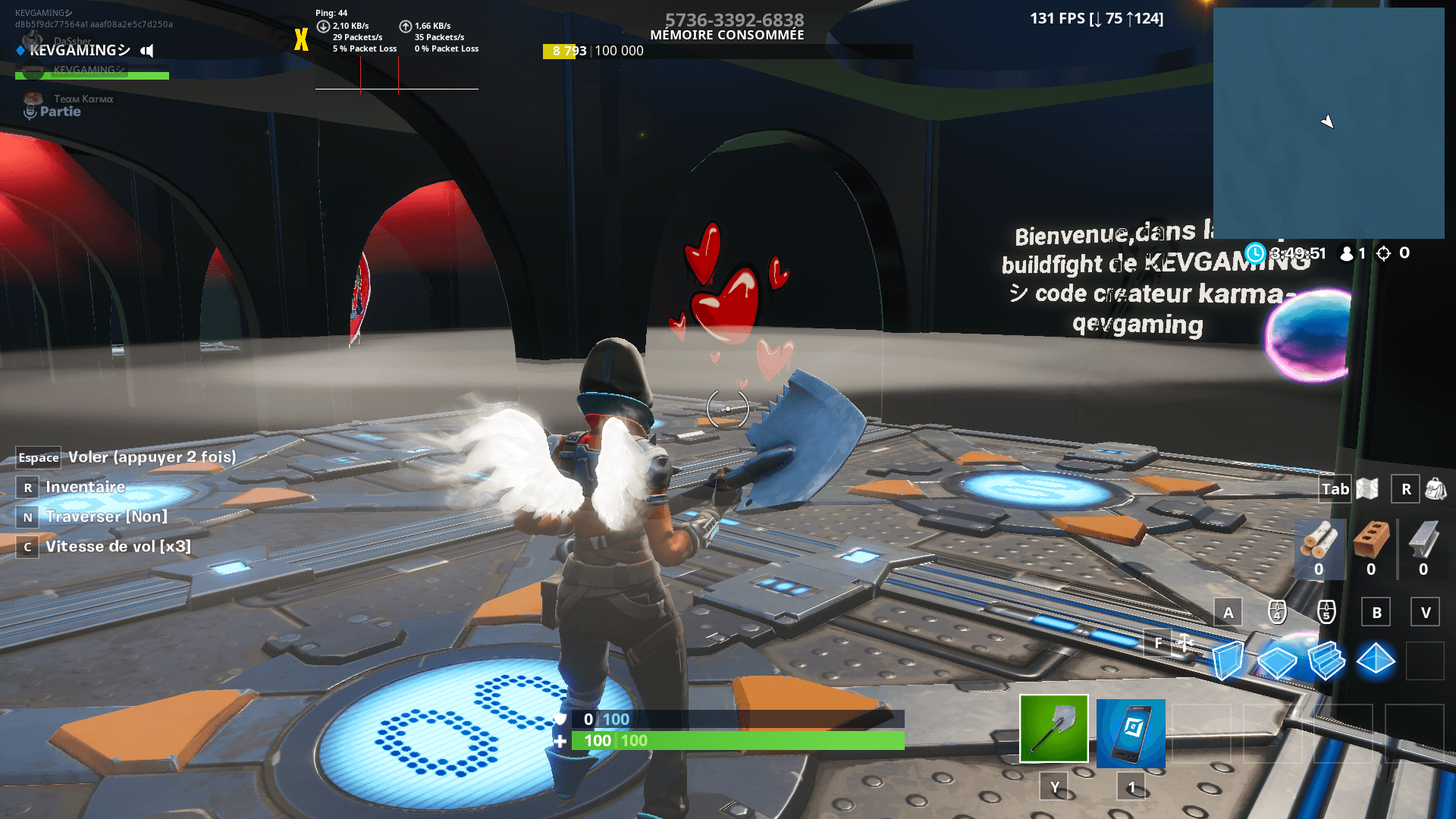This screenshot has height=819, width=1456.
Task: Click the minimap in the top right
Action: tap(1331, 125)
